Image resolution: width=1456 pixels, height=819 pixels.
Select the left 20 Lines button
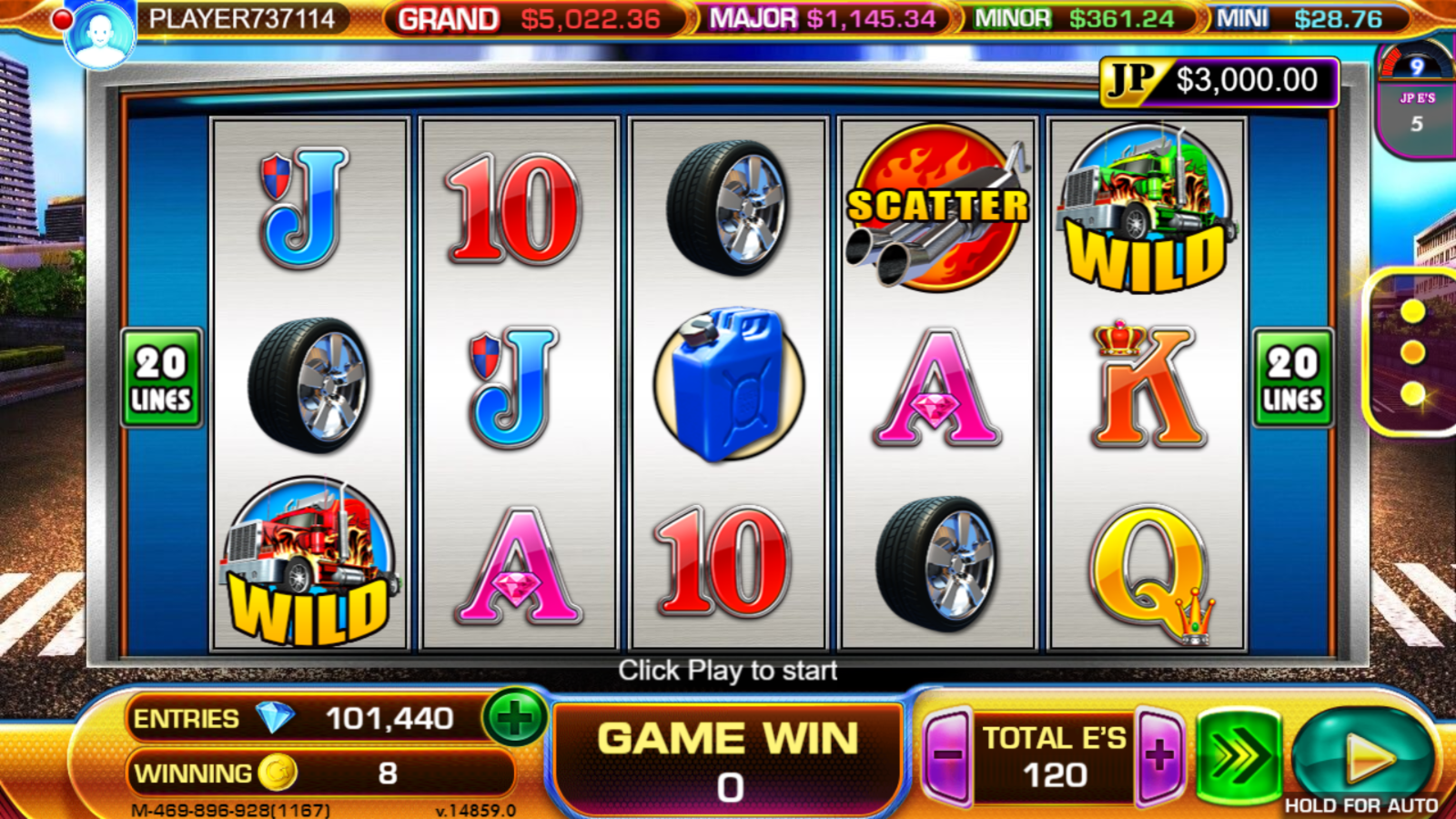tap(161, 378)
